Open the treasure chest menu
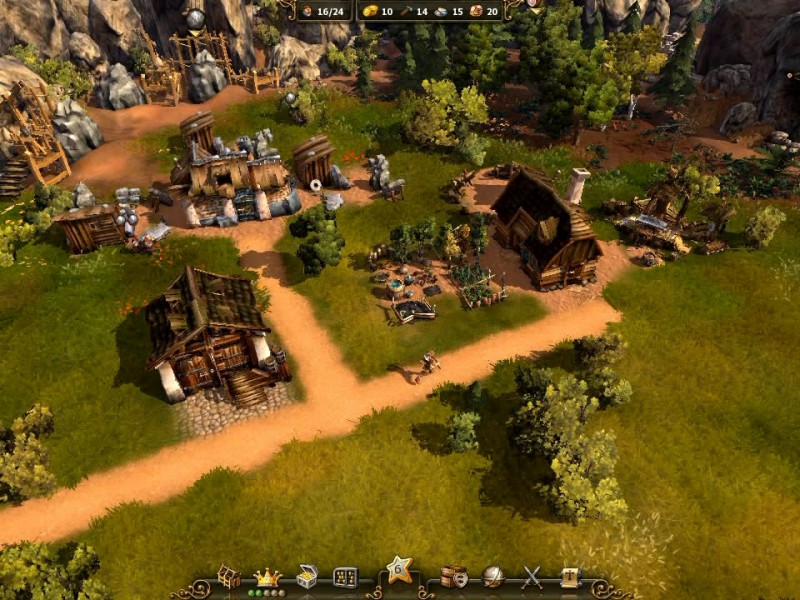This screenshot has height=600, width=800. [x=307, y=577]
